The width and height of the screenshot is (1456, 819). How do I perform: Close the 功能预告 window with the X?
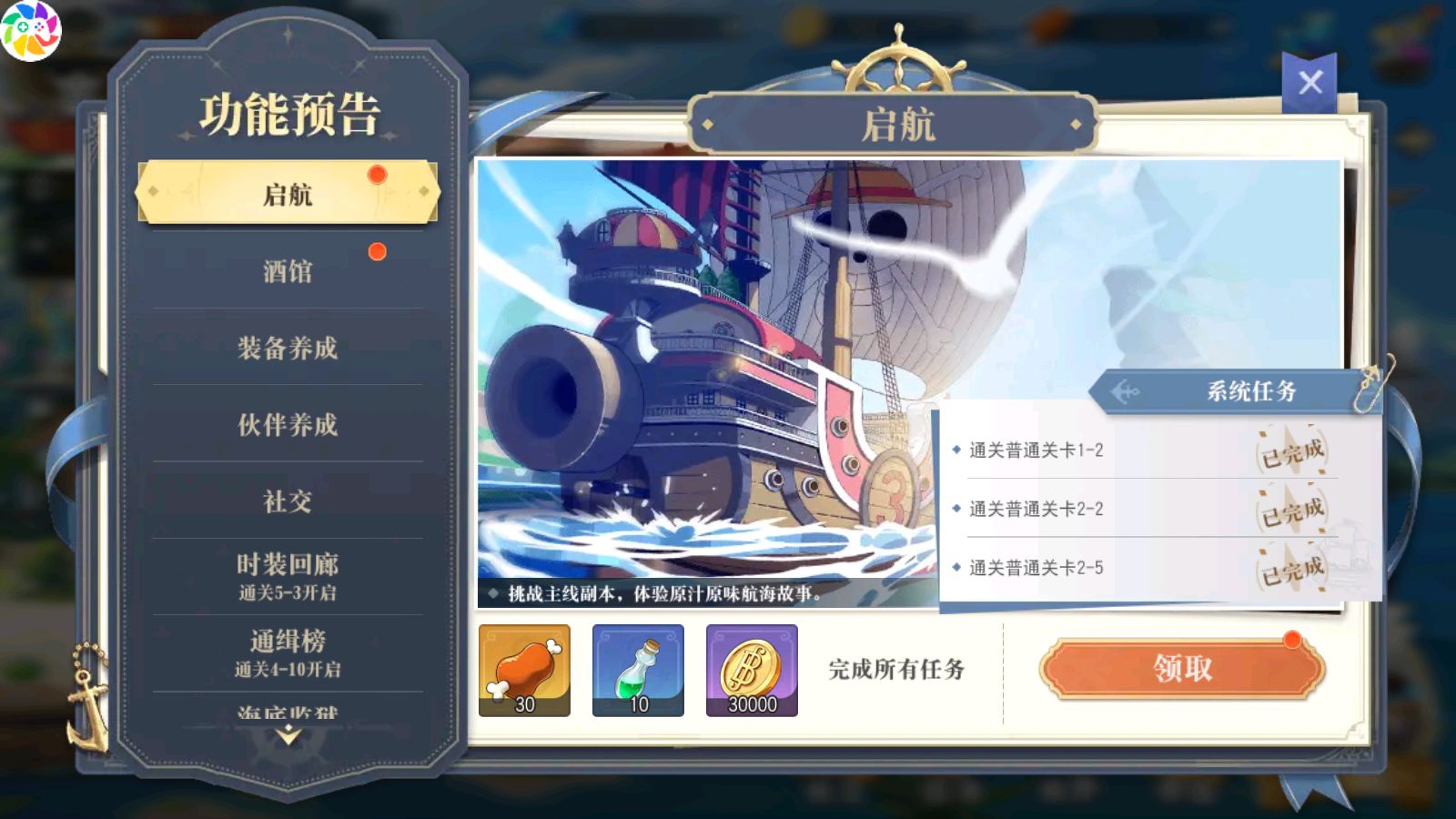(1310, 81)
